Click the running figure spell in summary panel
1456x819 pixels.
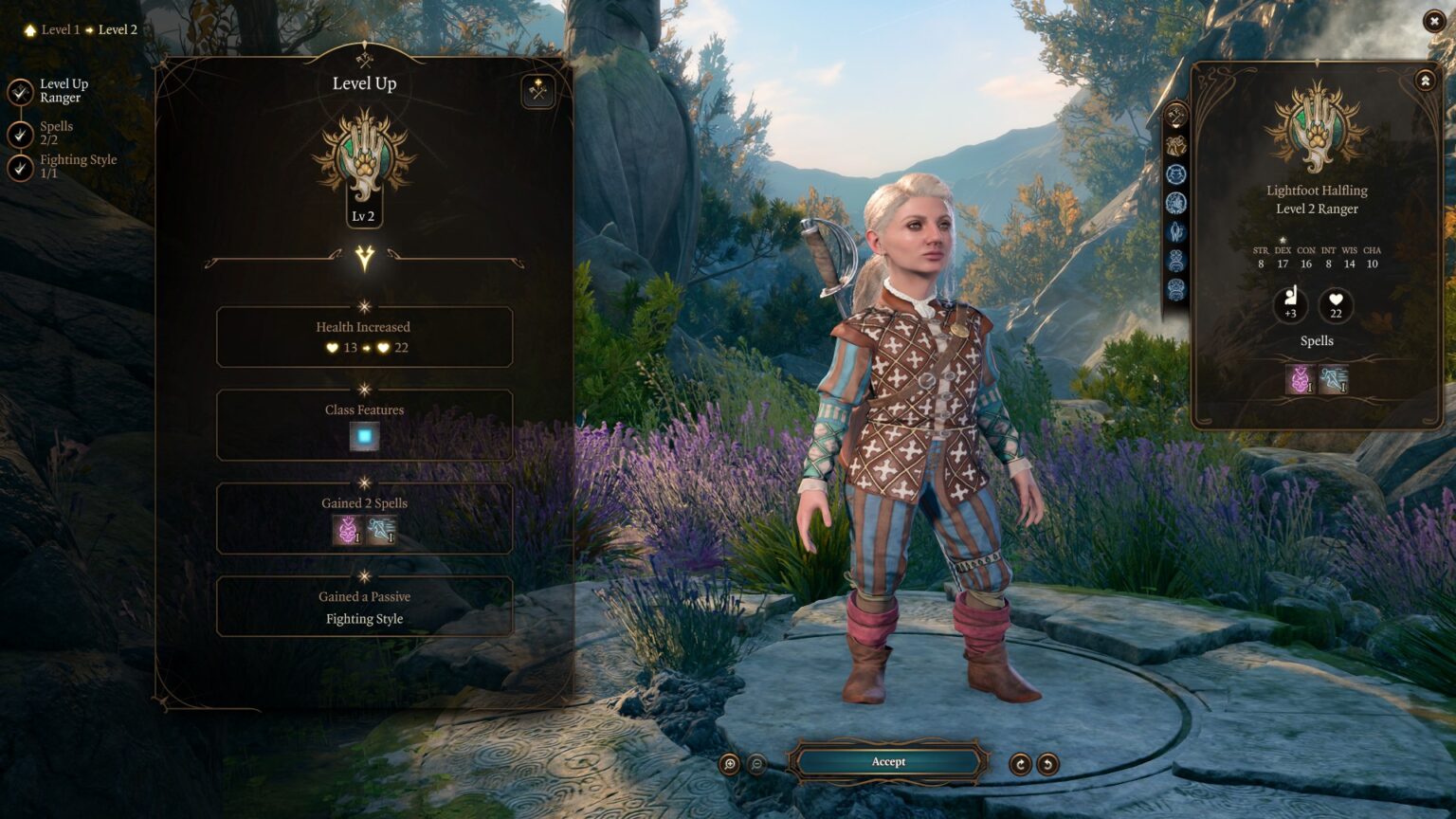click(1334, 380)
